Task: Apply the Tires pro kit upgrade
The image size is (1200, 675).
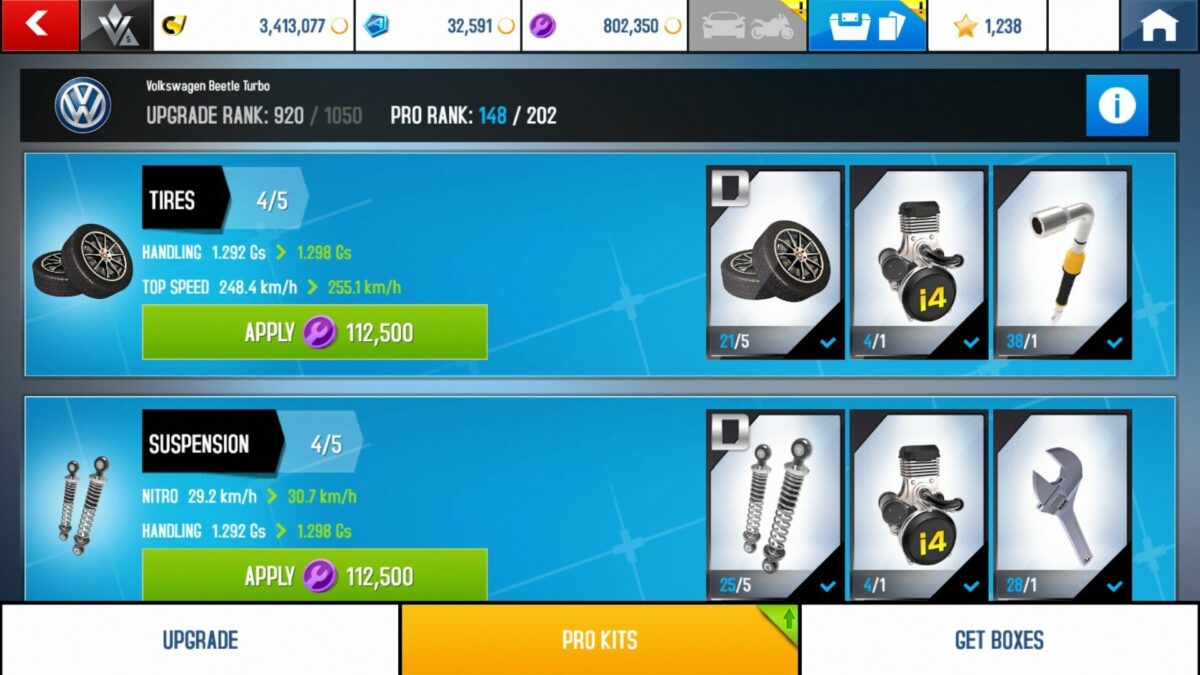Action: (314, 332)
